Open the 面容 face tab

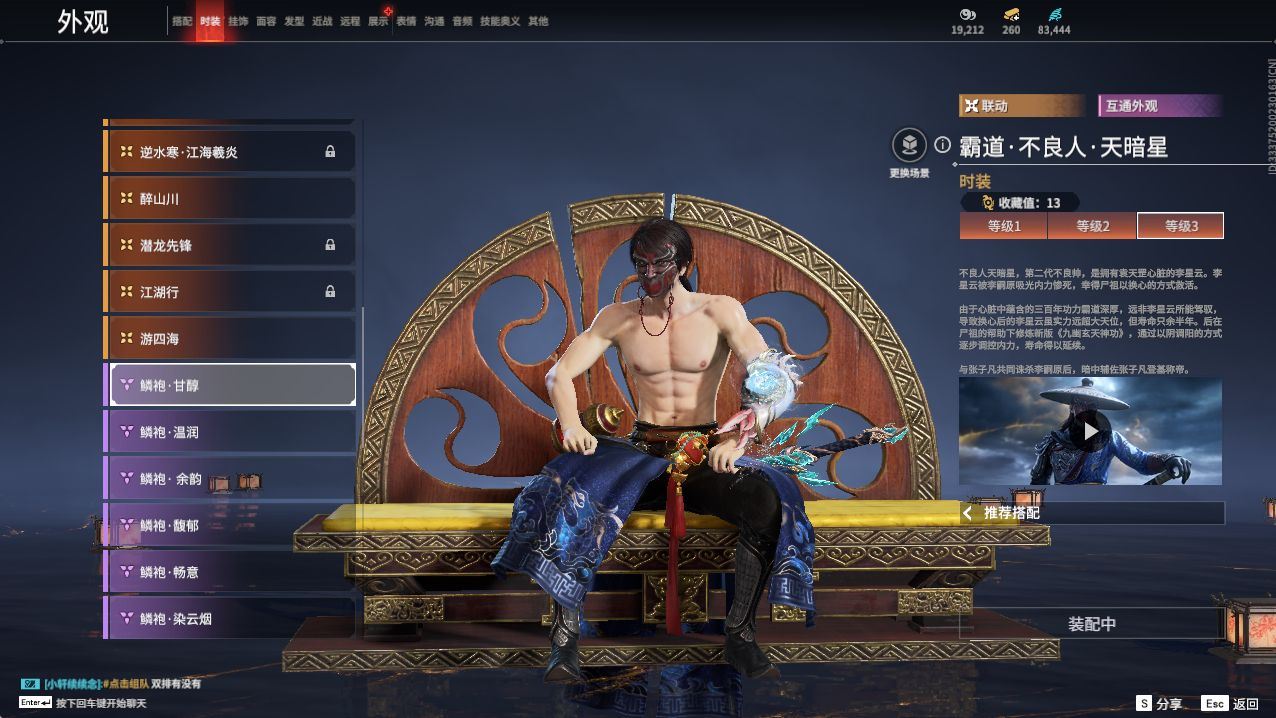click(266, 21)
